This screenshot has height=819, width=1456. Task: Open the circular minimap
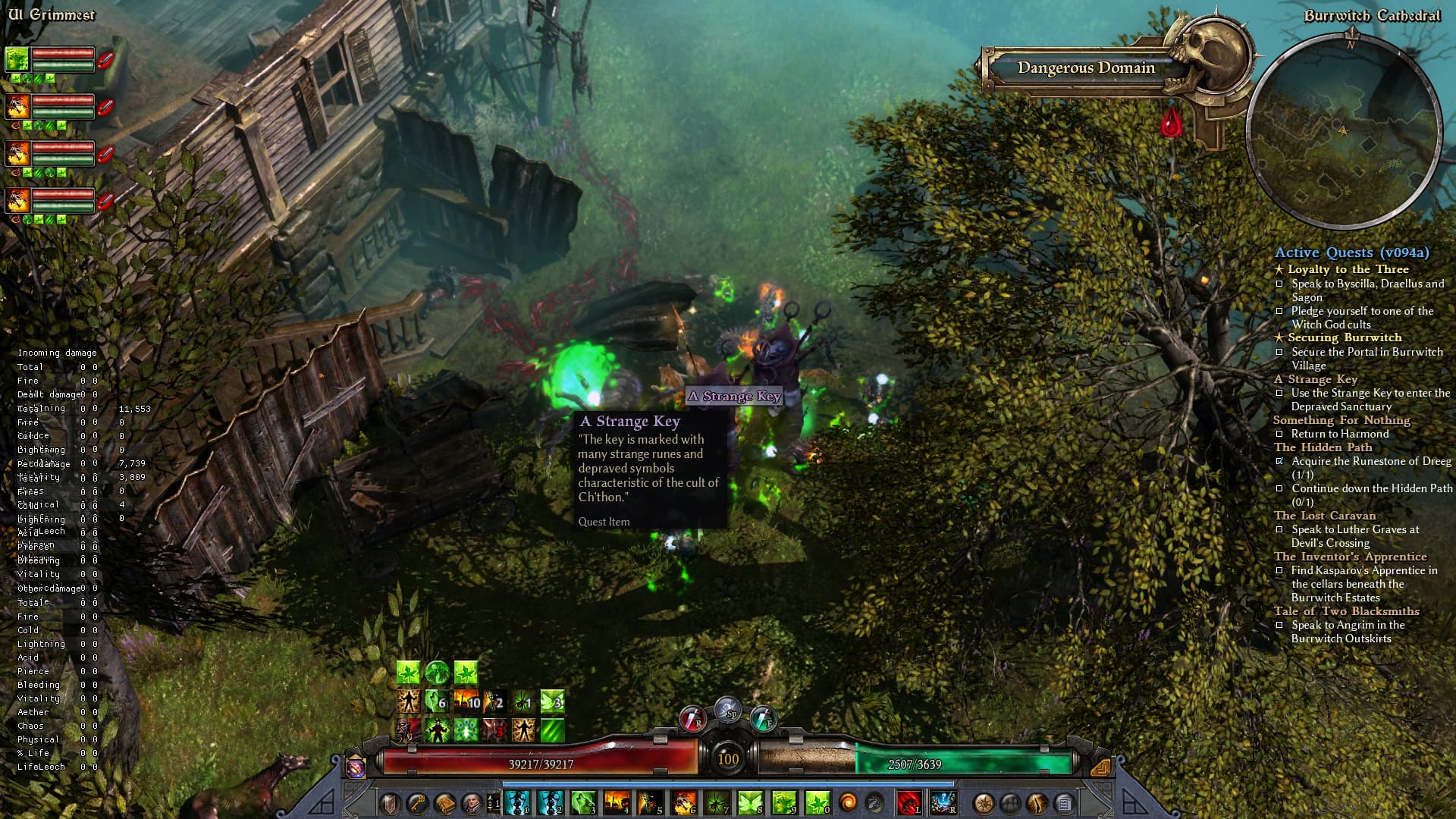click(x=1343, y=131)
